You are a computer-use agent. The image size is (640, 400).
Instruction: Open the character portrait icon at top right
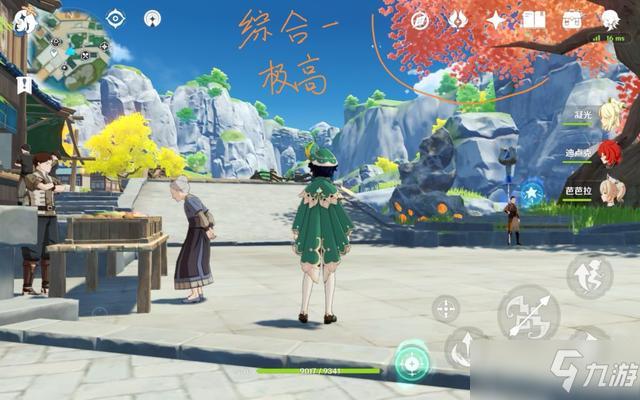pyautogui.click(x=611, y=19)
